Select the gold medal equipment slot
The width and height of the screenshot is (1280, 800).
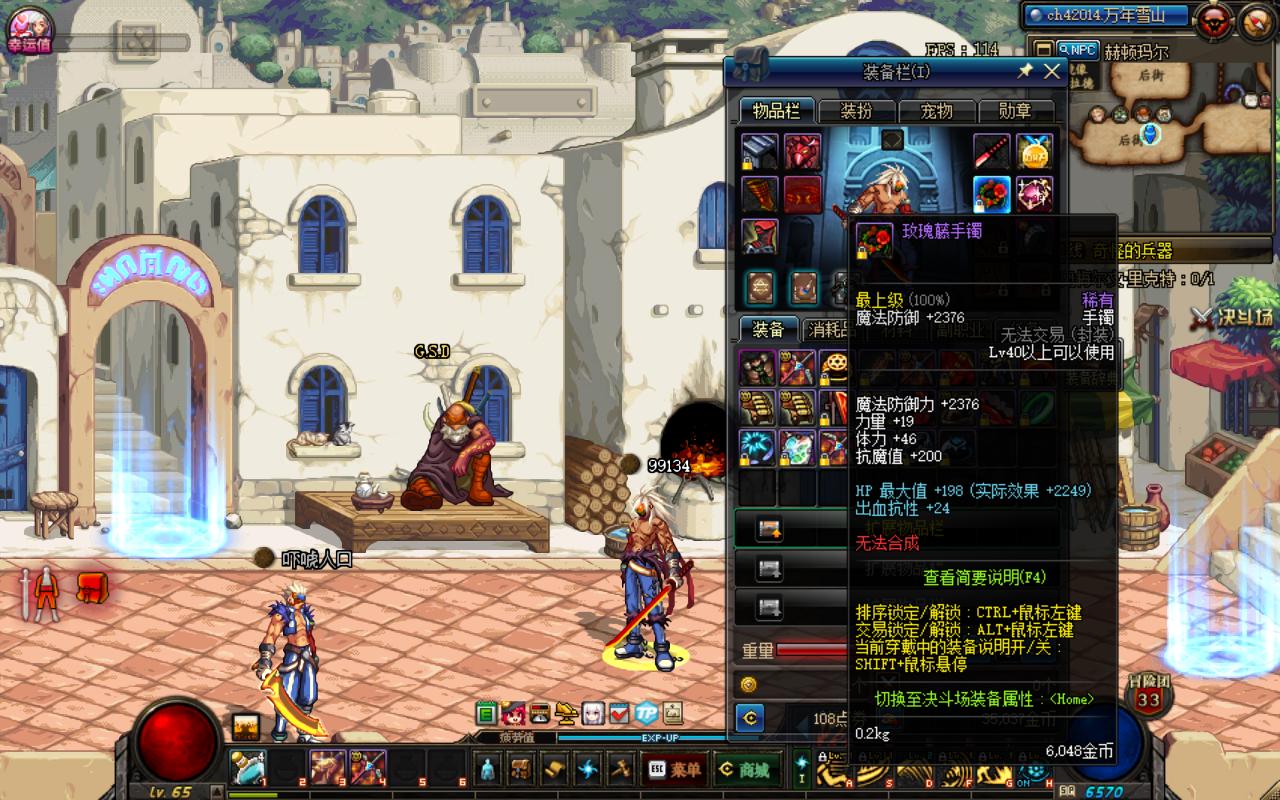[1034, 151]
